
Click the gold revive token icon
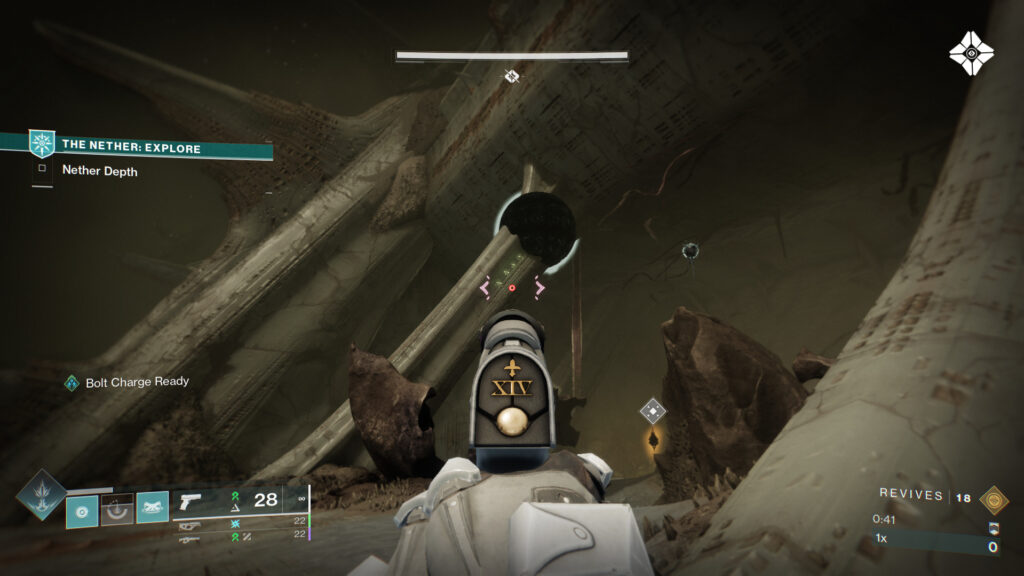pos(994,499)
